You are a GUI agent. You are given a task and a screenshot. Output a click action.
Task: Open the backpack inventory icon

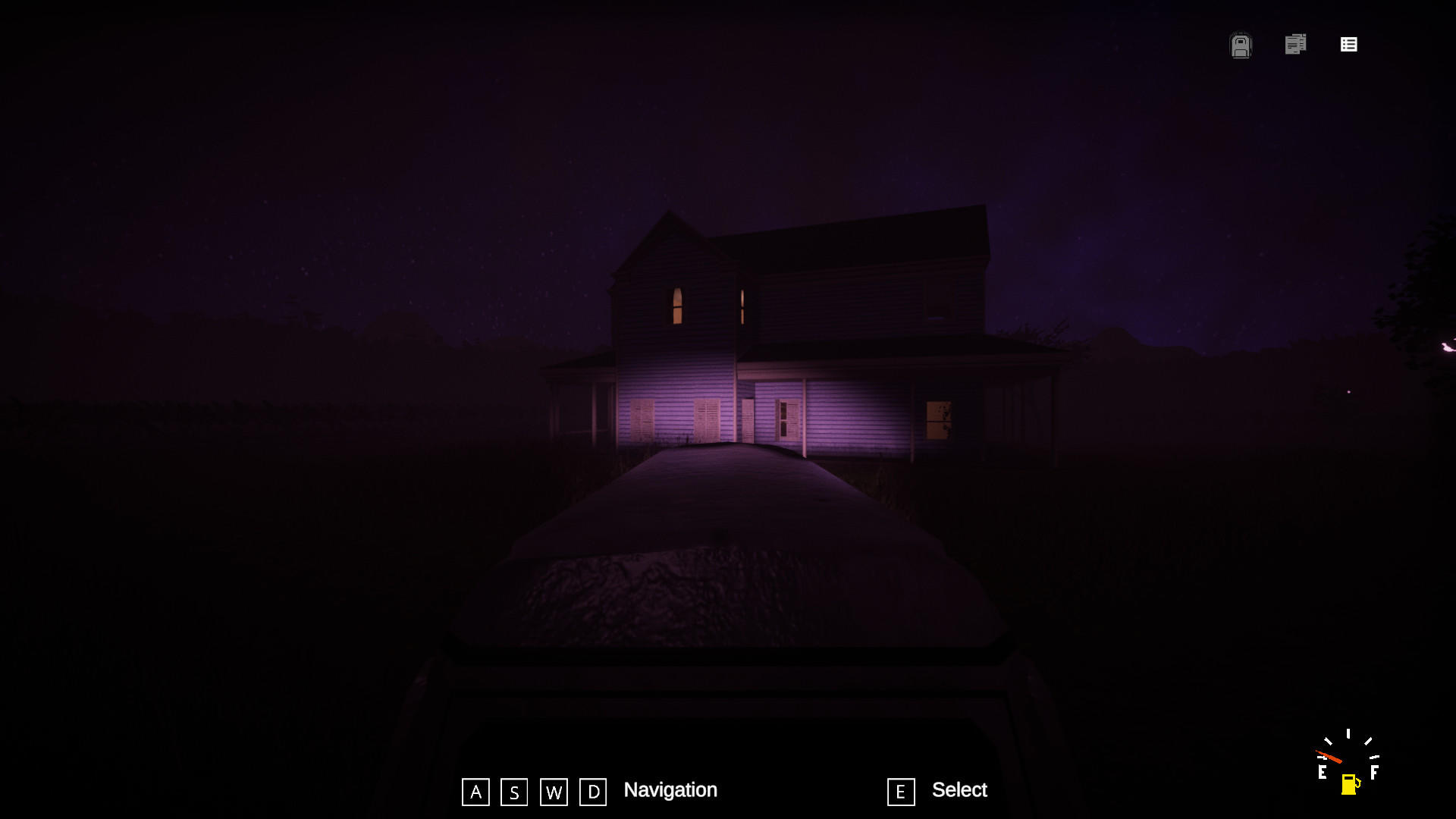click(x=1241, y=45)
